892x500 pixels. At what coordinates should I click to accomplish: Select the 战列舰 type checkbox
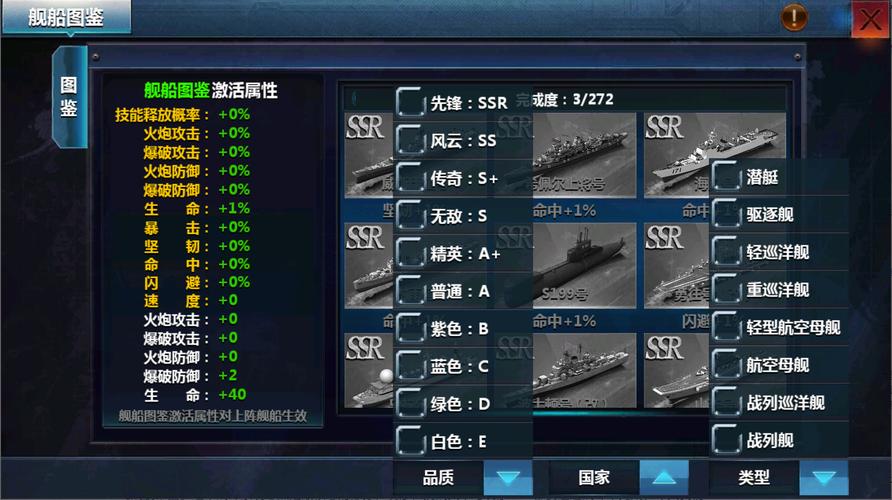point(726,440)
